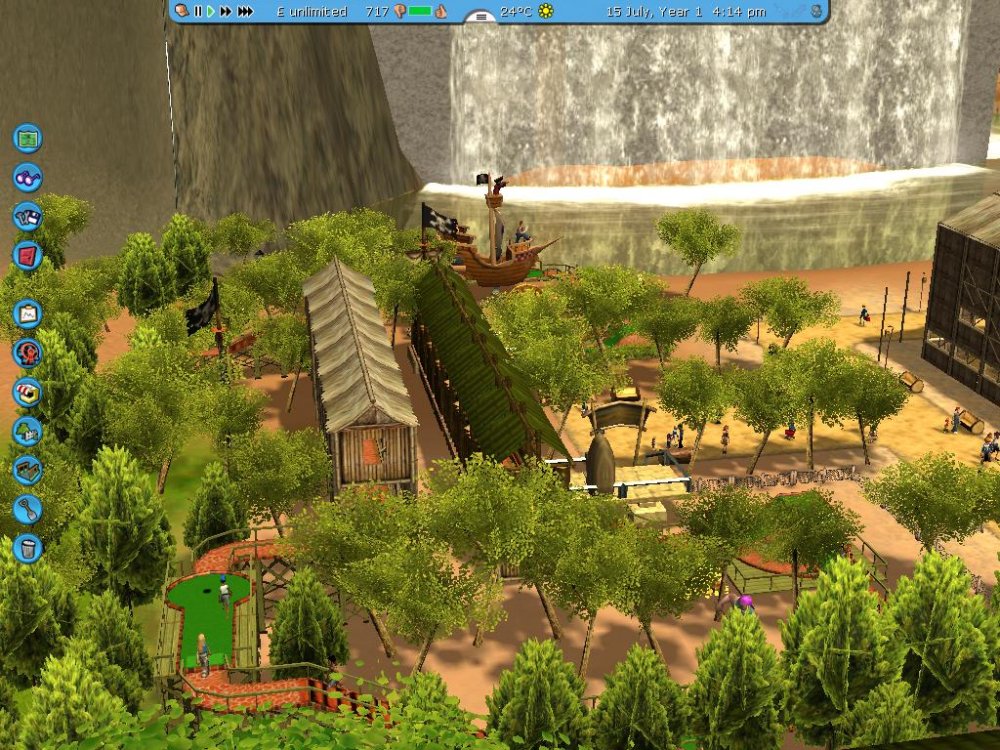The height and width of the screenshot is (750, 1000).
Task: Set game speed to triple fast-forward
Action: coord(247,11)
